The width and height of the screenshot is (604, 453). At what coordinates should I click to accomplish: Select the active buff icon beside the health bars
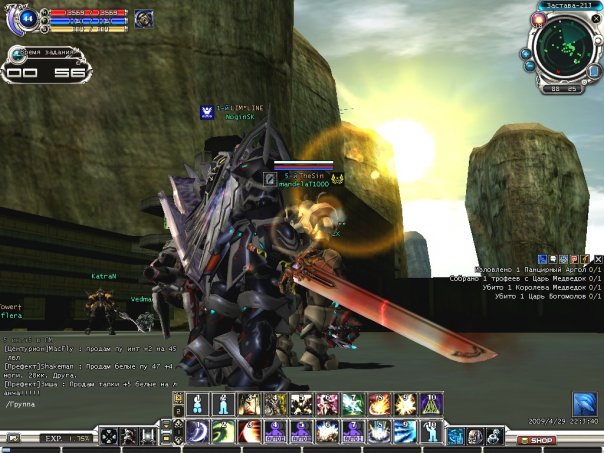[x=144, y=18]
